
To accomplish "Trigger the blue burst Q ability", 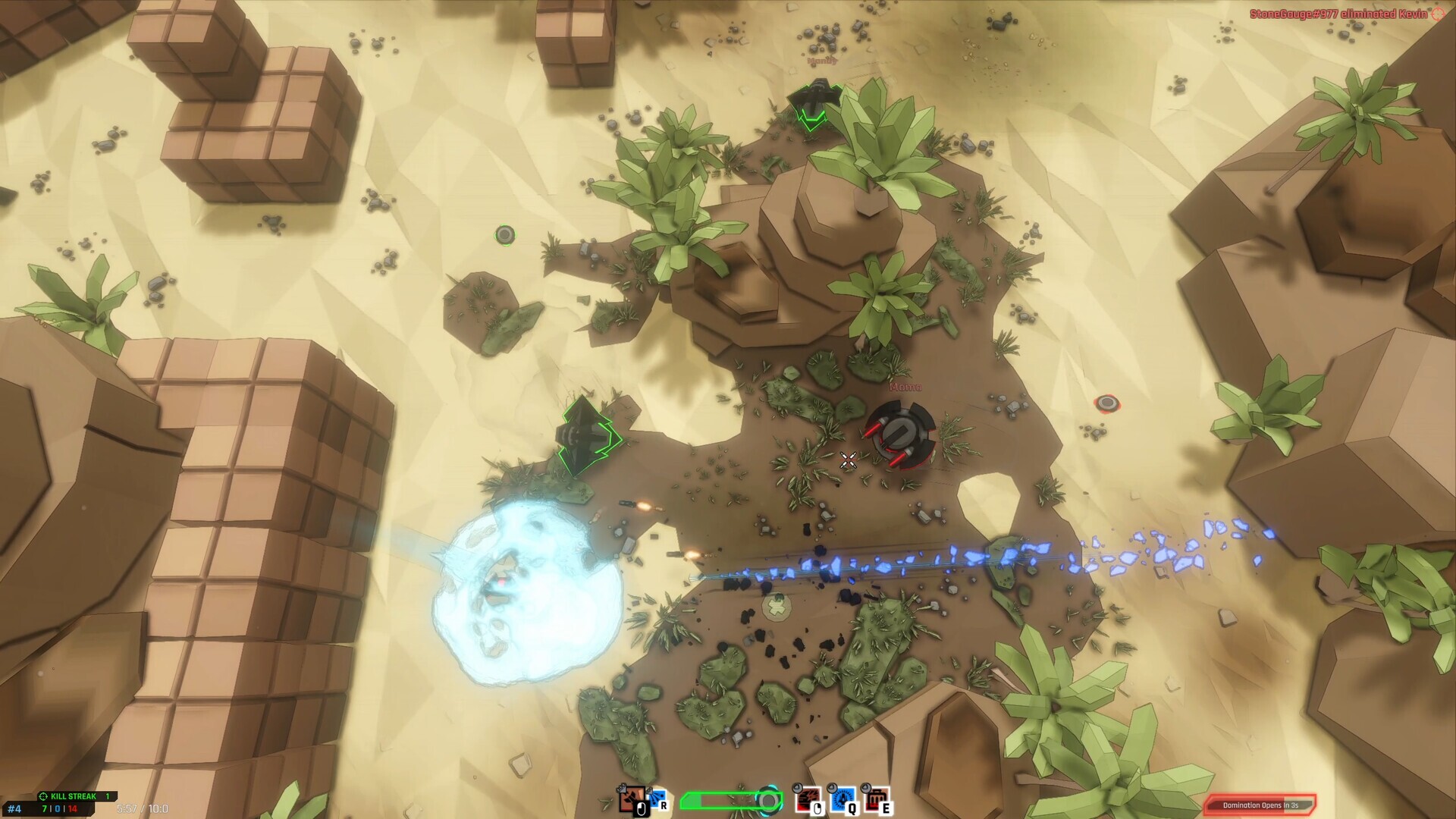I will (x=842, y=799).
